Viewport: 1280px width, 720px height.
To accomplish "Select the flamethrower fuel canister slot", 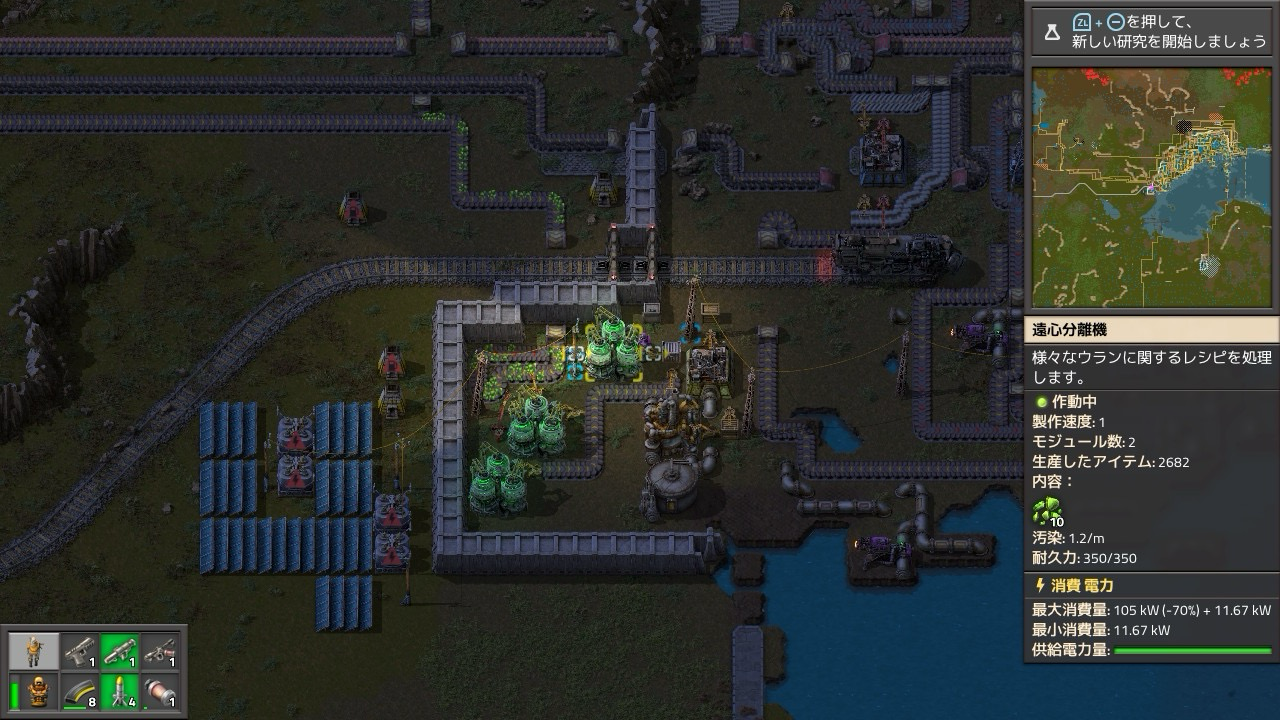I will [x=160, y=692].
